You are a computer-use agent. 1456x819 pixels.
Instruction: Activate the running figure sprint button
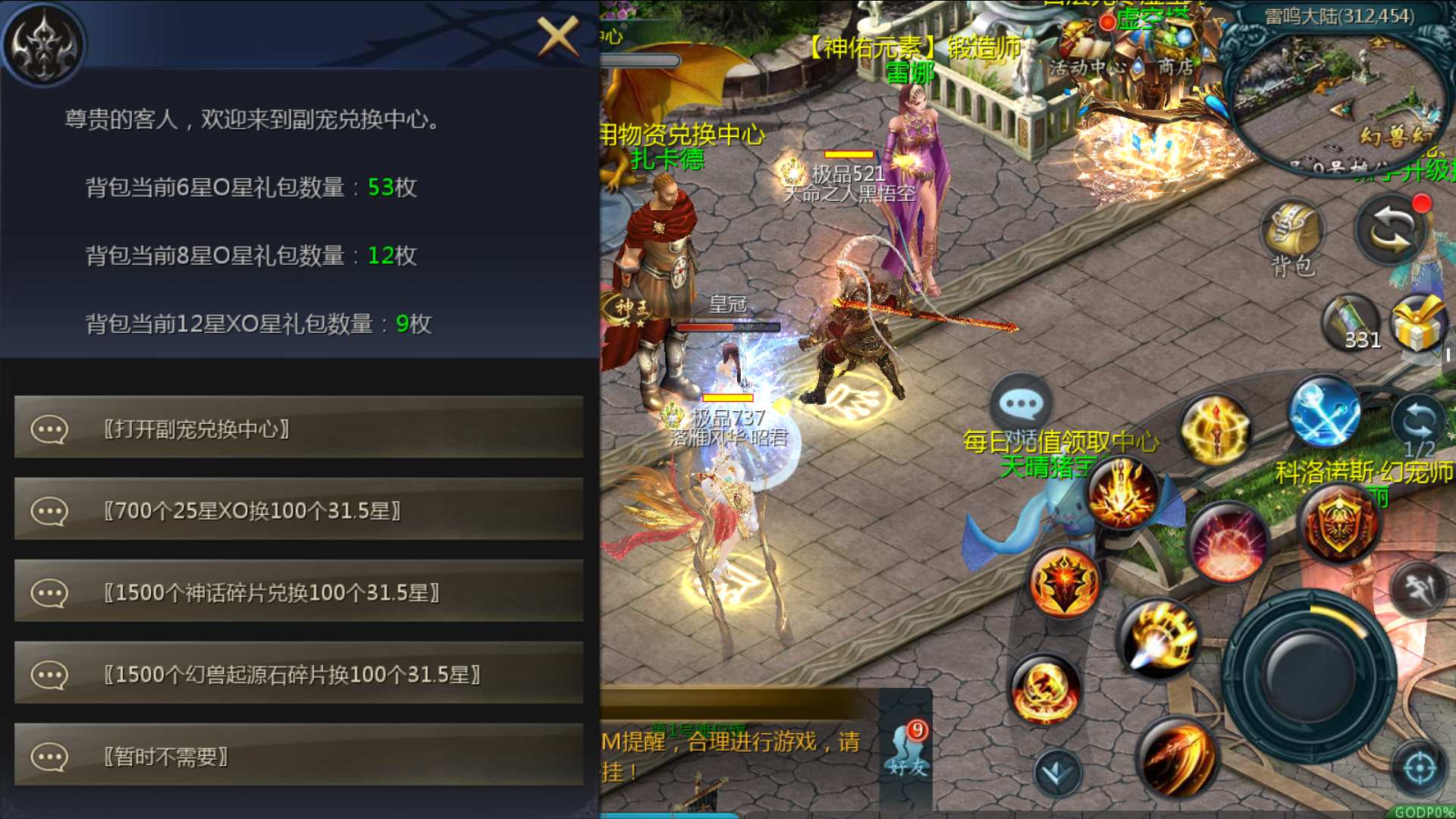(x=1419, y=588)
